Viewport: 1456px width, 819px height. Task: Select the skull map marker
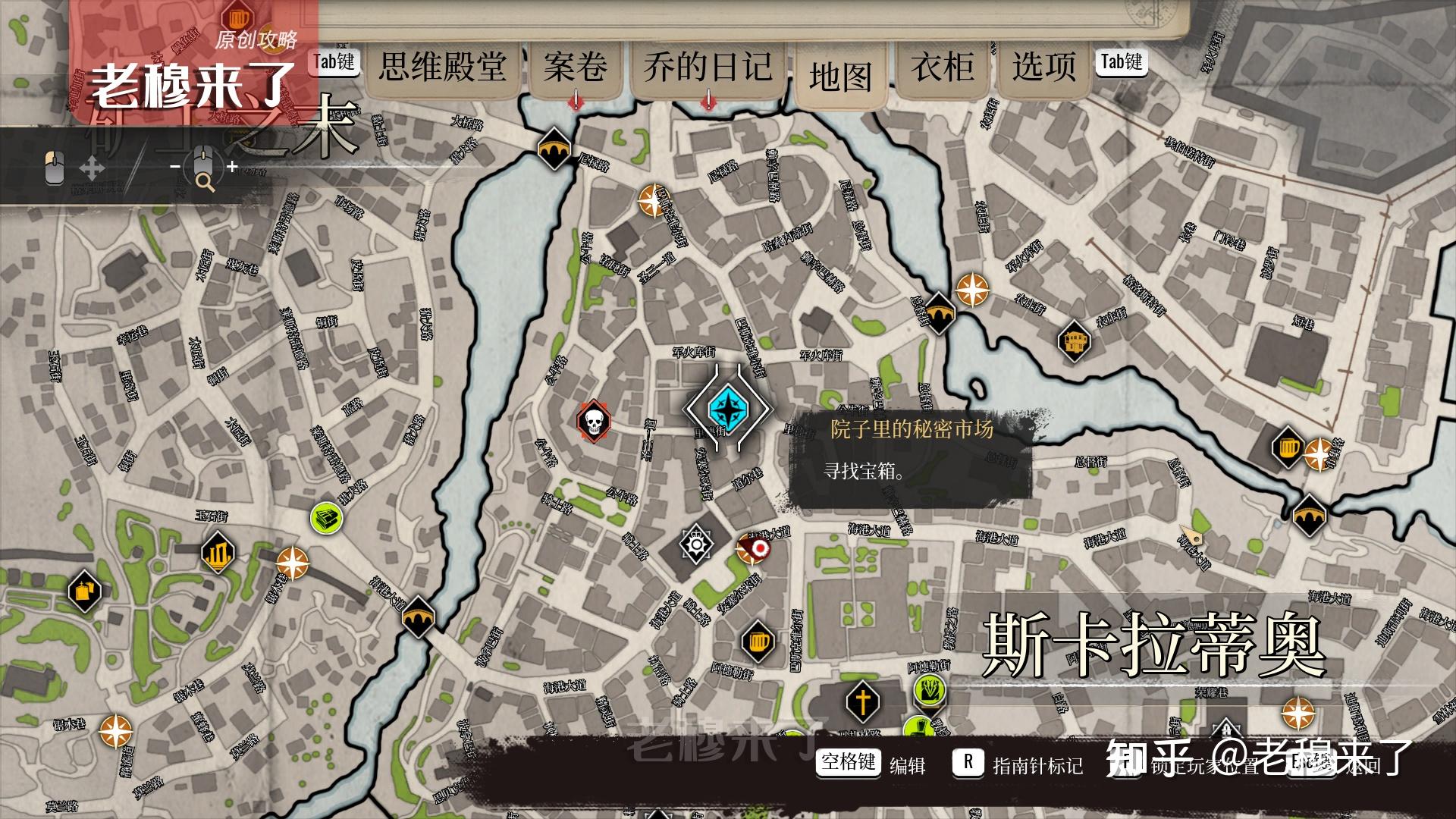pos(594,421)
